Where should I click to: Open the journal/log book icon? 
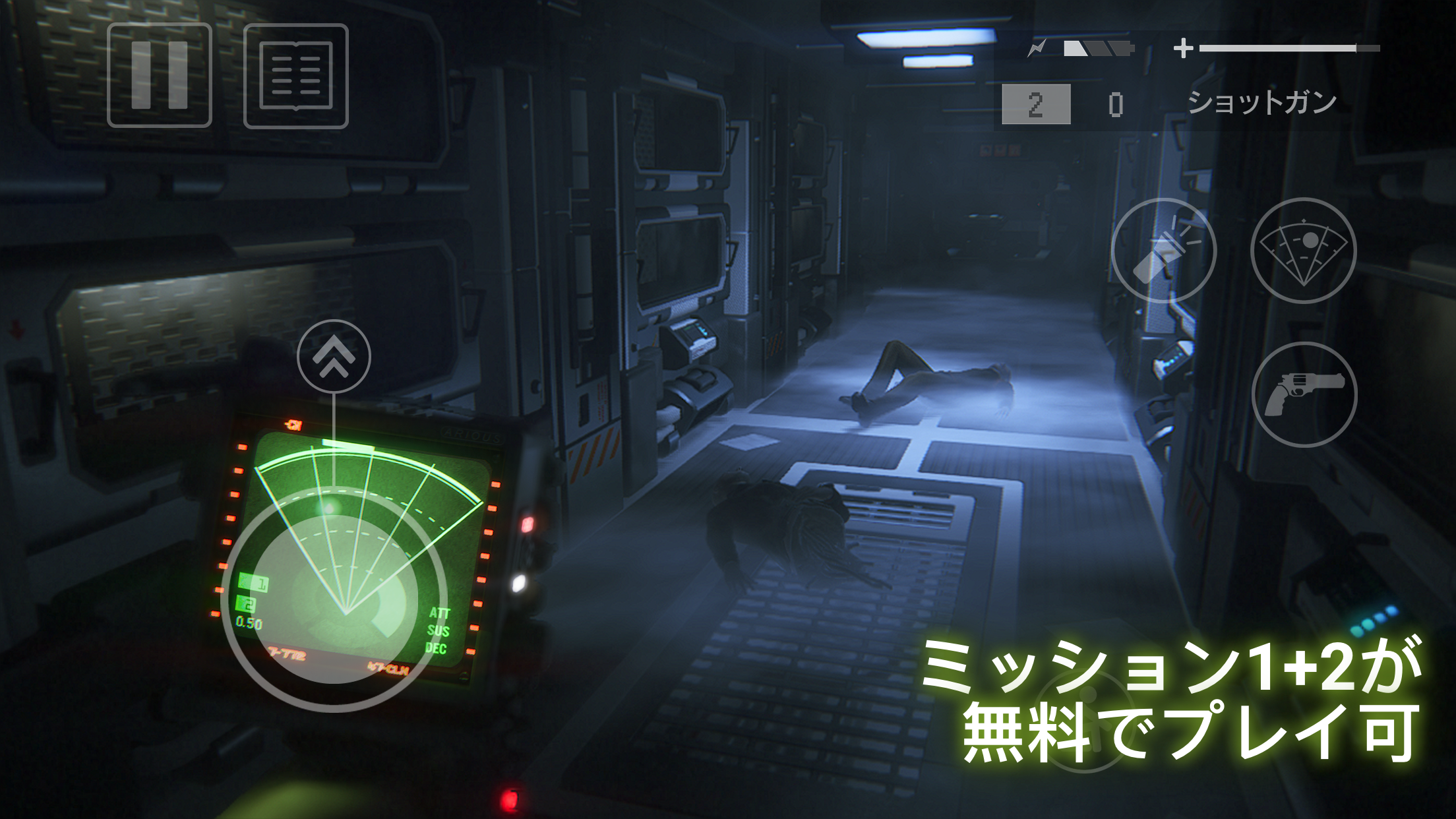point(295,76)
